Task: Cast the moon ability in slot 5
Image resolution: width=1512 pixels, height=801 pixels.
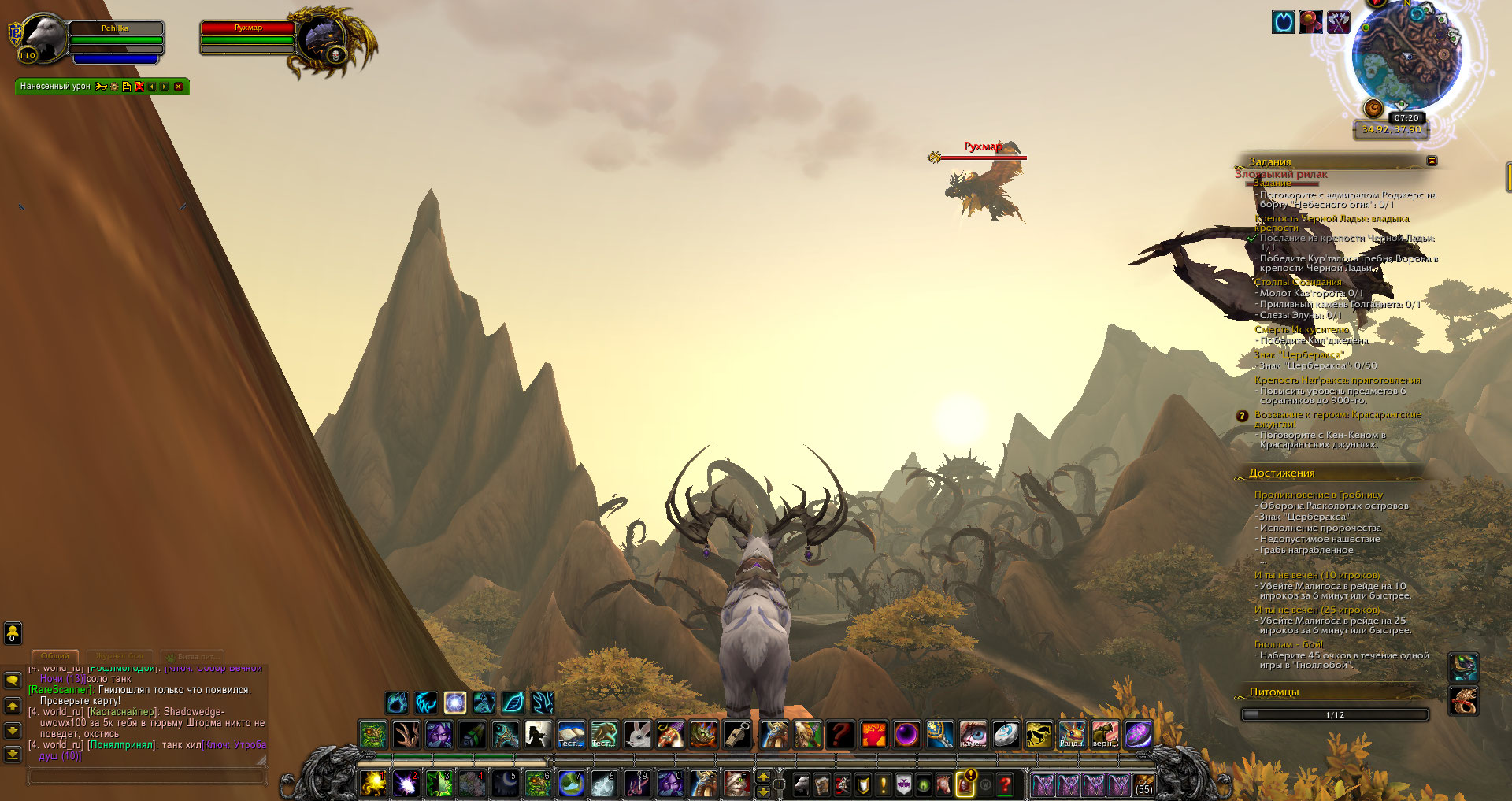Action: [x=504, y=784]
